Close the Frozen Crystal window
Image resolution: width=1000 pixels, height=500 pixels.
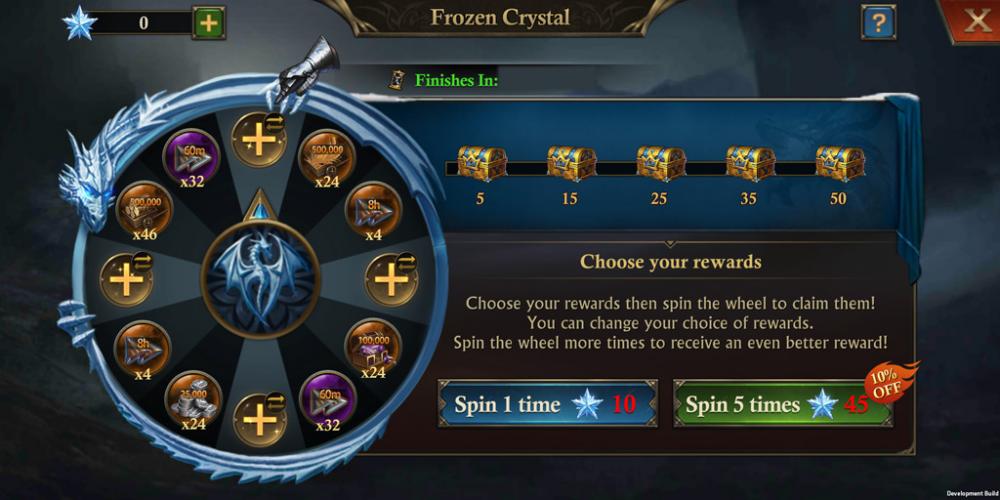pyautogui.click(x=974, y=21)
